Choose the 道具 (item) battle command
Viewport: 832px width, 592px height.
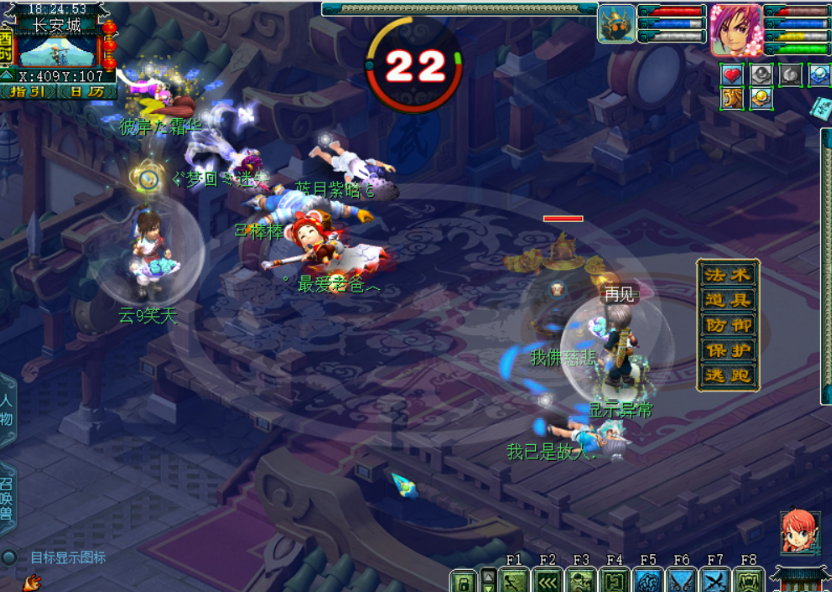[727, 300]
